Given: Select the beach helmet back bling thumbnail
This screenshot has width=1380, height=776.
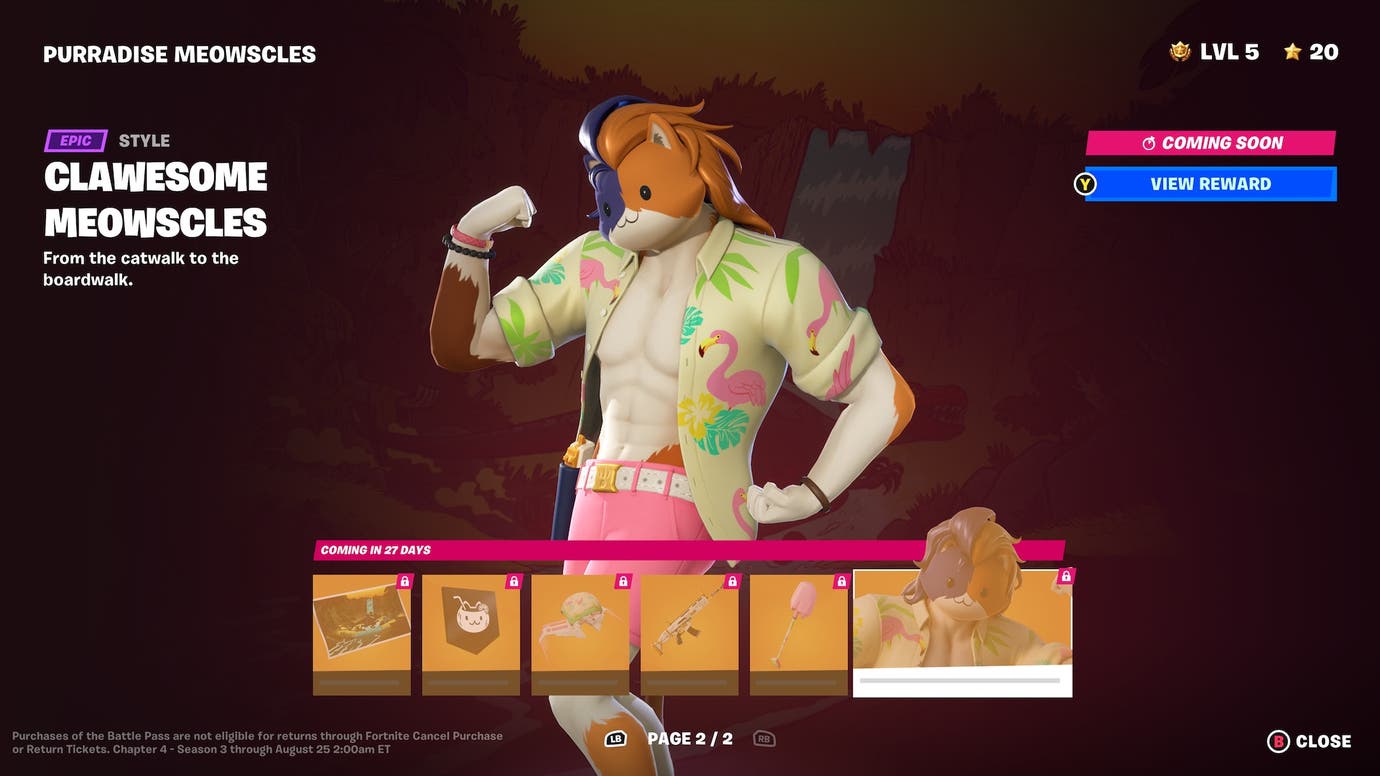Looking at the screenshot, I should tap(580, 630).
